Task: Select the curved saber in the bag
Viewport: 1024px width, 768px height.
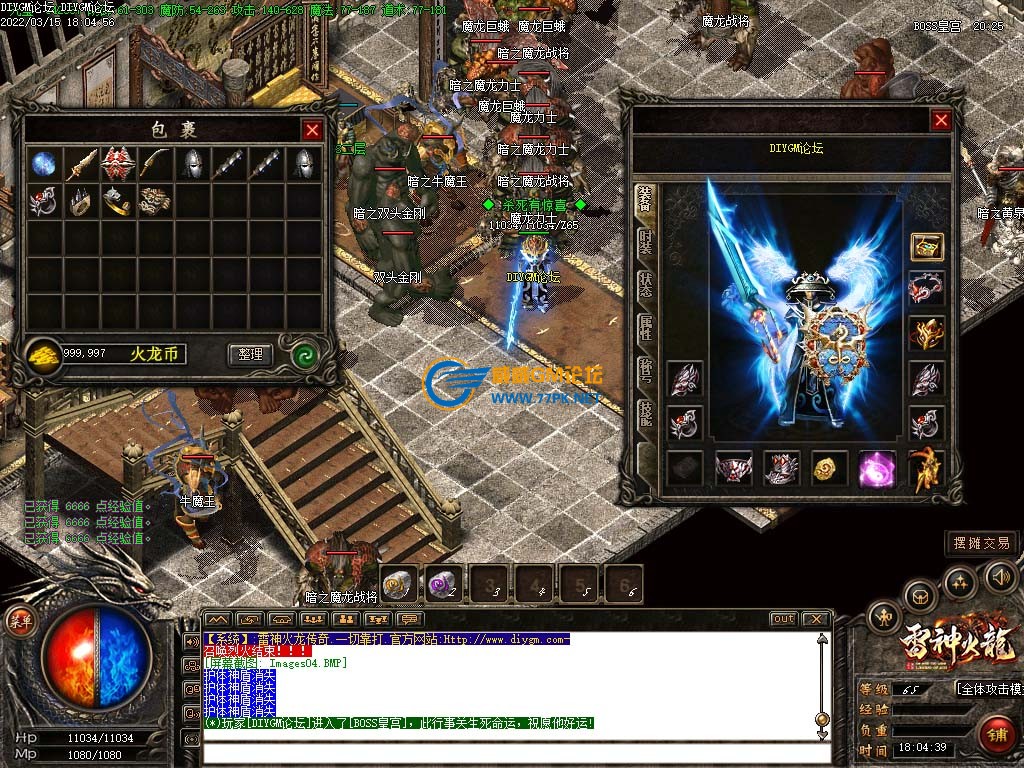Action: [154, 163]
